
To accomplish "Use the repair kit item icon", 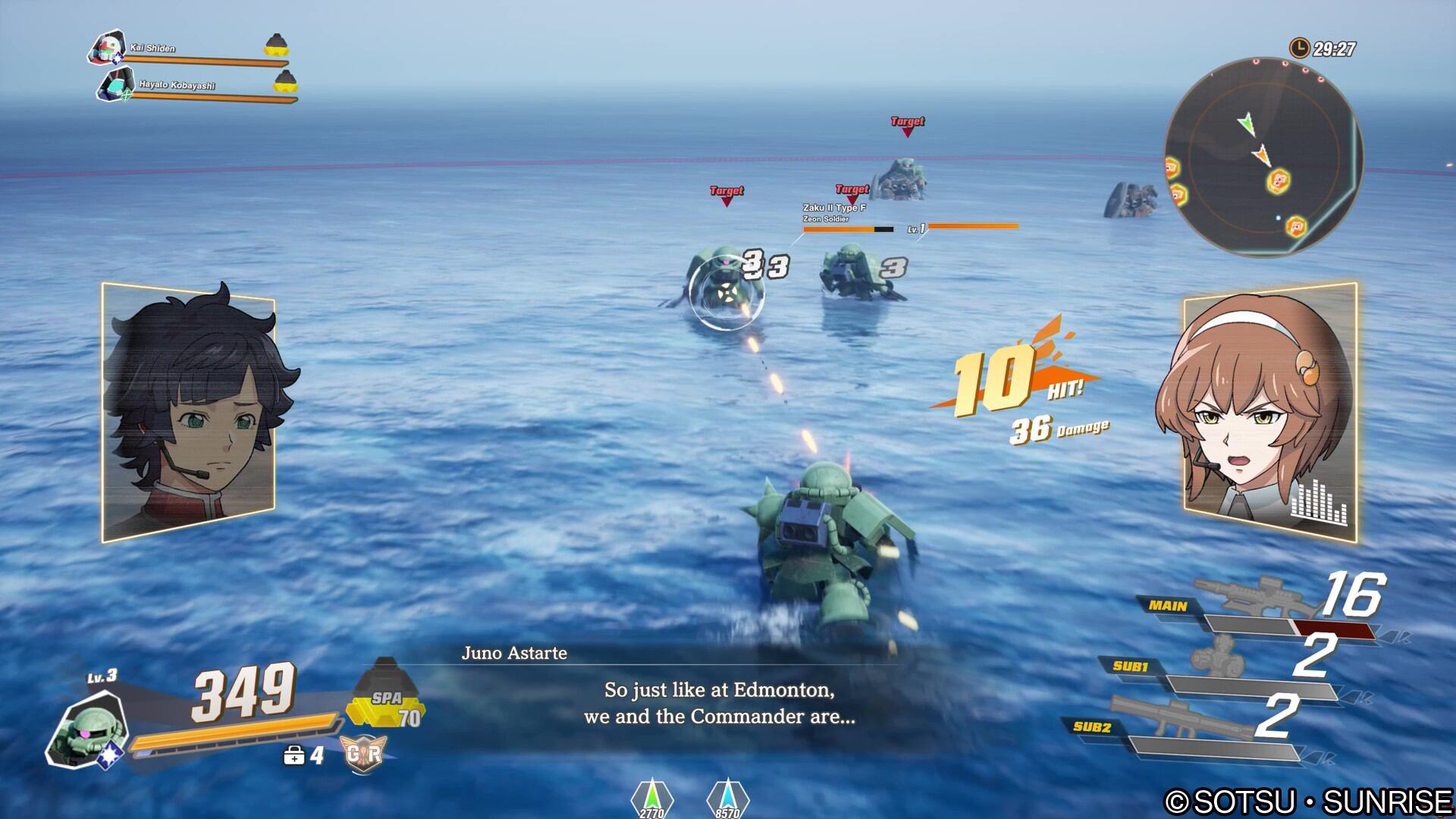I will 294,755.
